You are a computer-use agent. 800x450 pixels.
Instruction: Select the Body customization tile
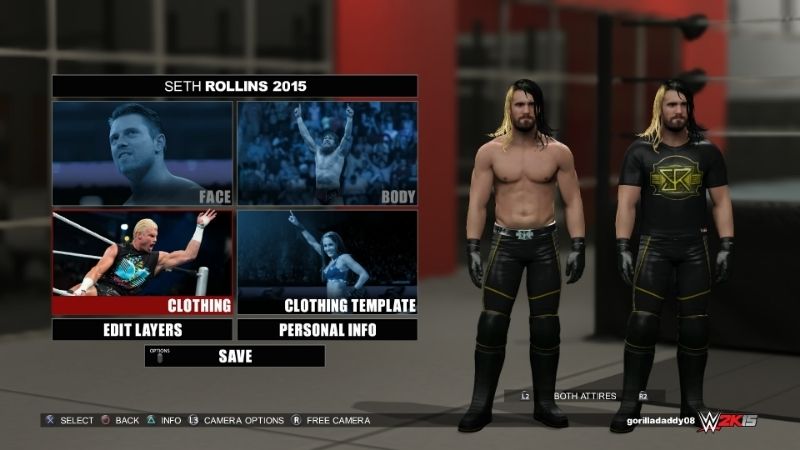click(x=327, y=153)
